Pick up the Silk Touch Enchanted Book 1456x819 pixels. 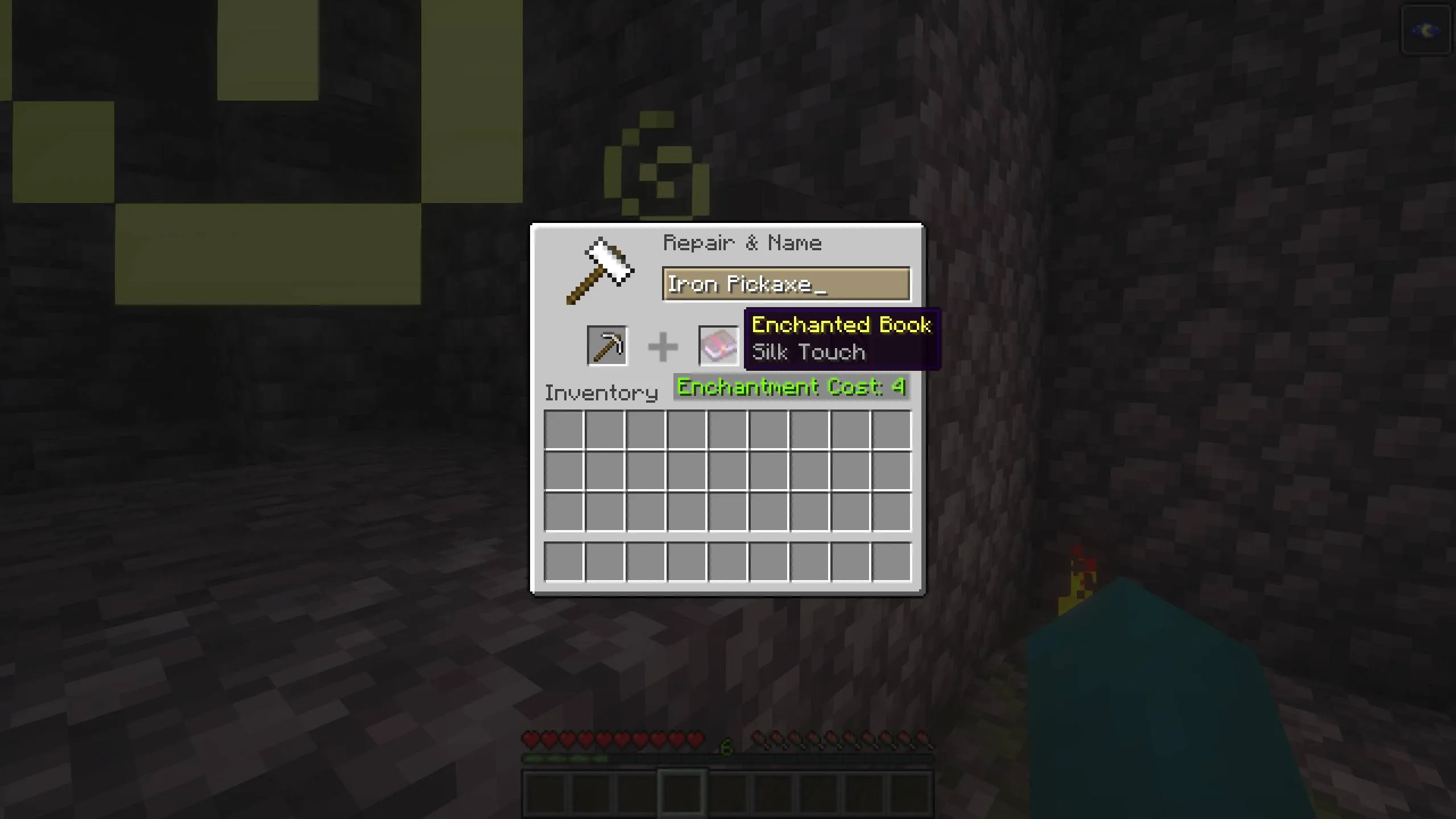coord(718,345)
